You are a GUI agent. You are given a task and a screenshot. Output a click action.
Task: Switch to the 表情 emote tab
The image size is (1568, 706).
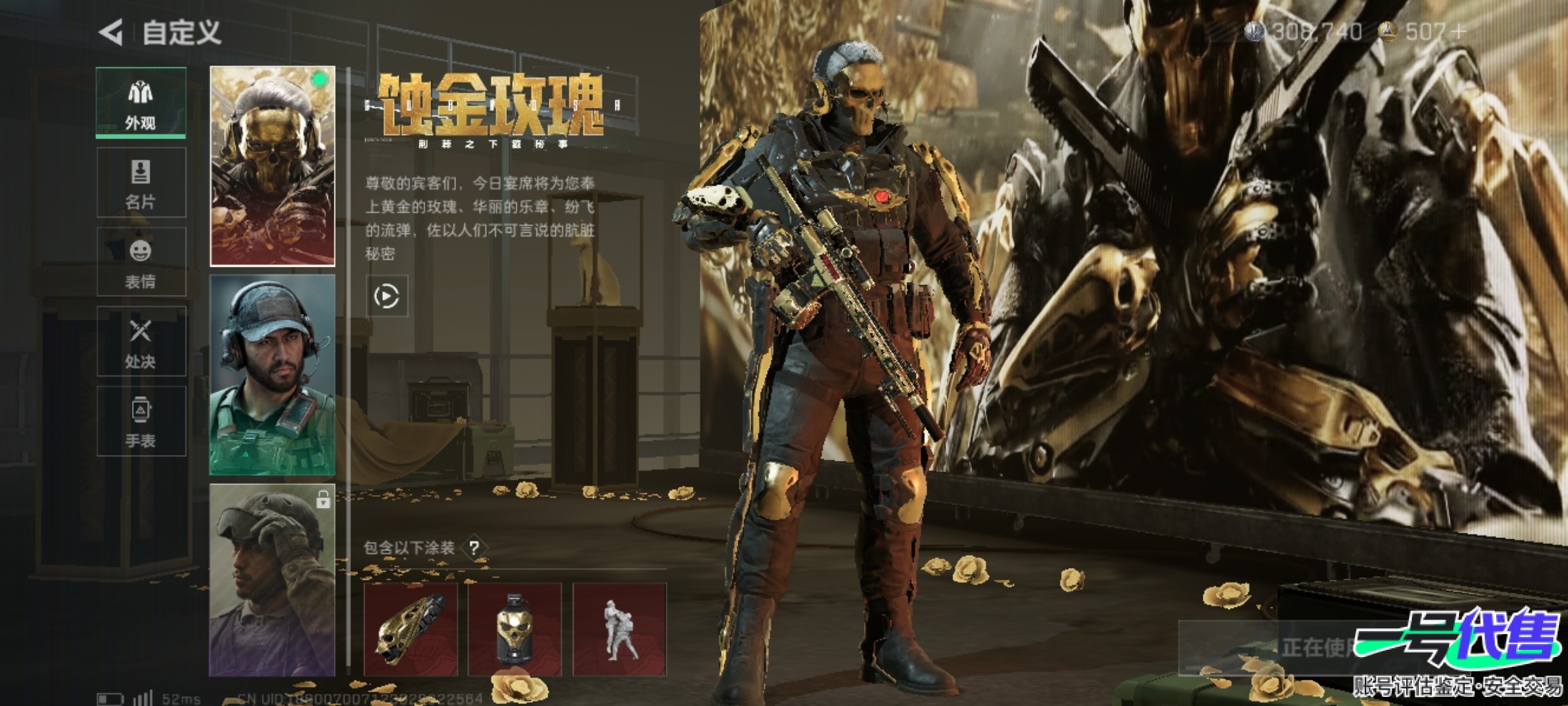tap(141, 262)
